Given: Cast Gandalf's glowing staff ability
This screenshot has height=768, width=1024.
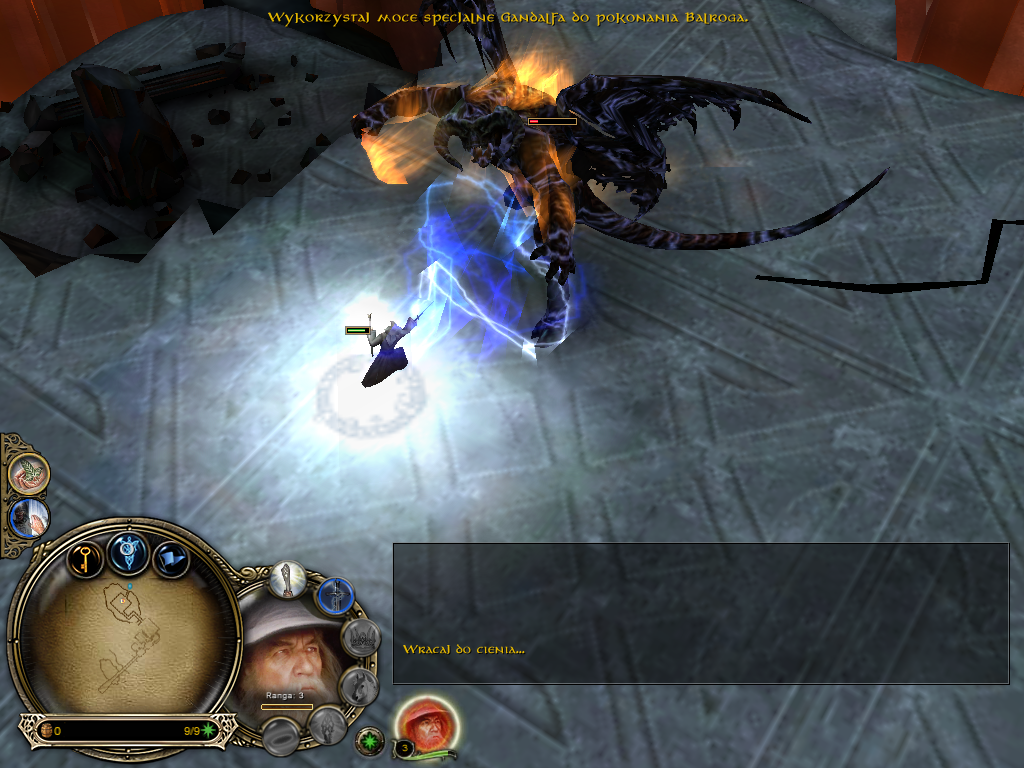Looking at the screenshot, I should pos(288,581).
